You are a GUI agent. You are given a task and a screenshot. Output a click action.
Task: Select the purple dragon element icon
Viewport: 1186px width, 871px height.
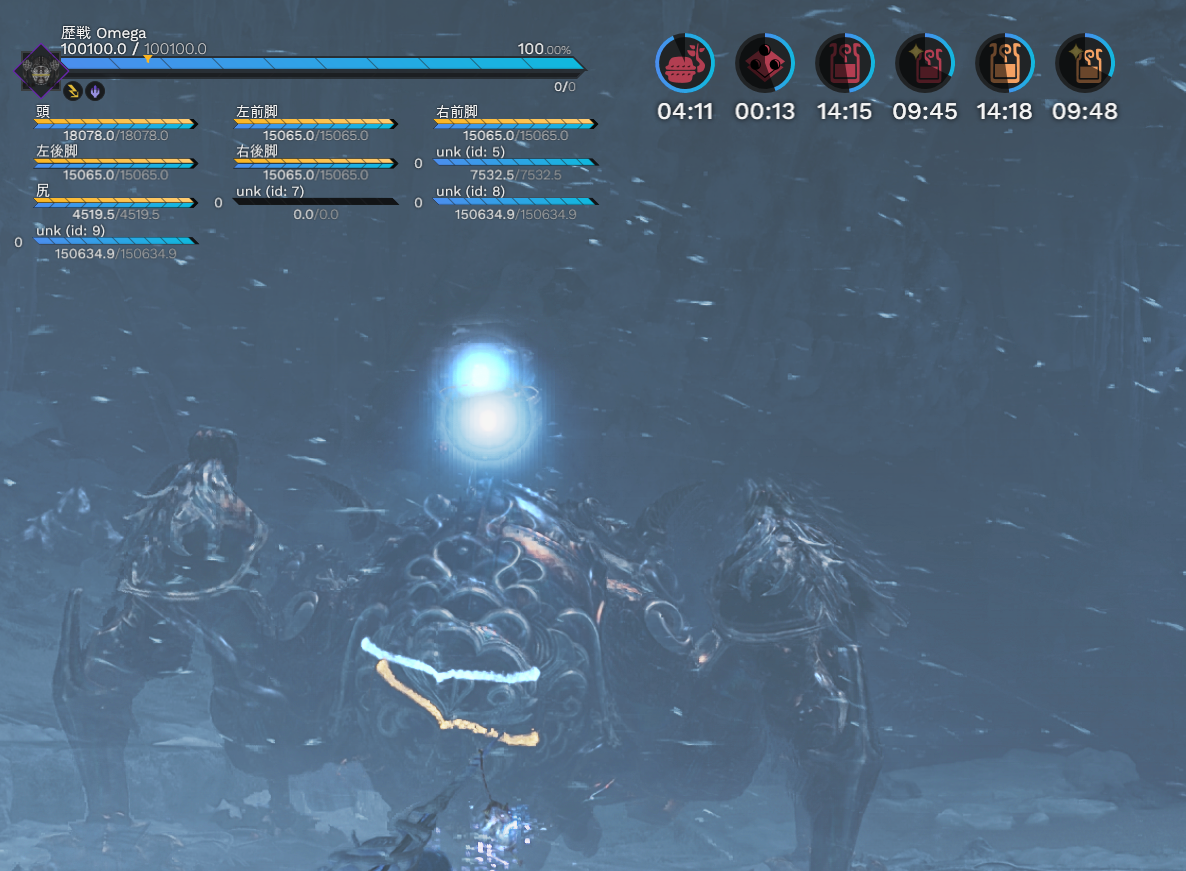coord(95,91)
